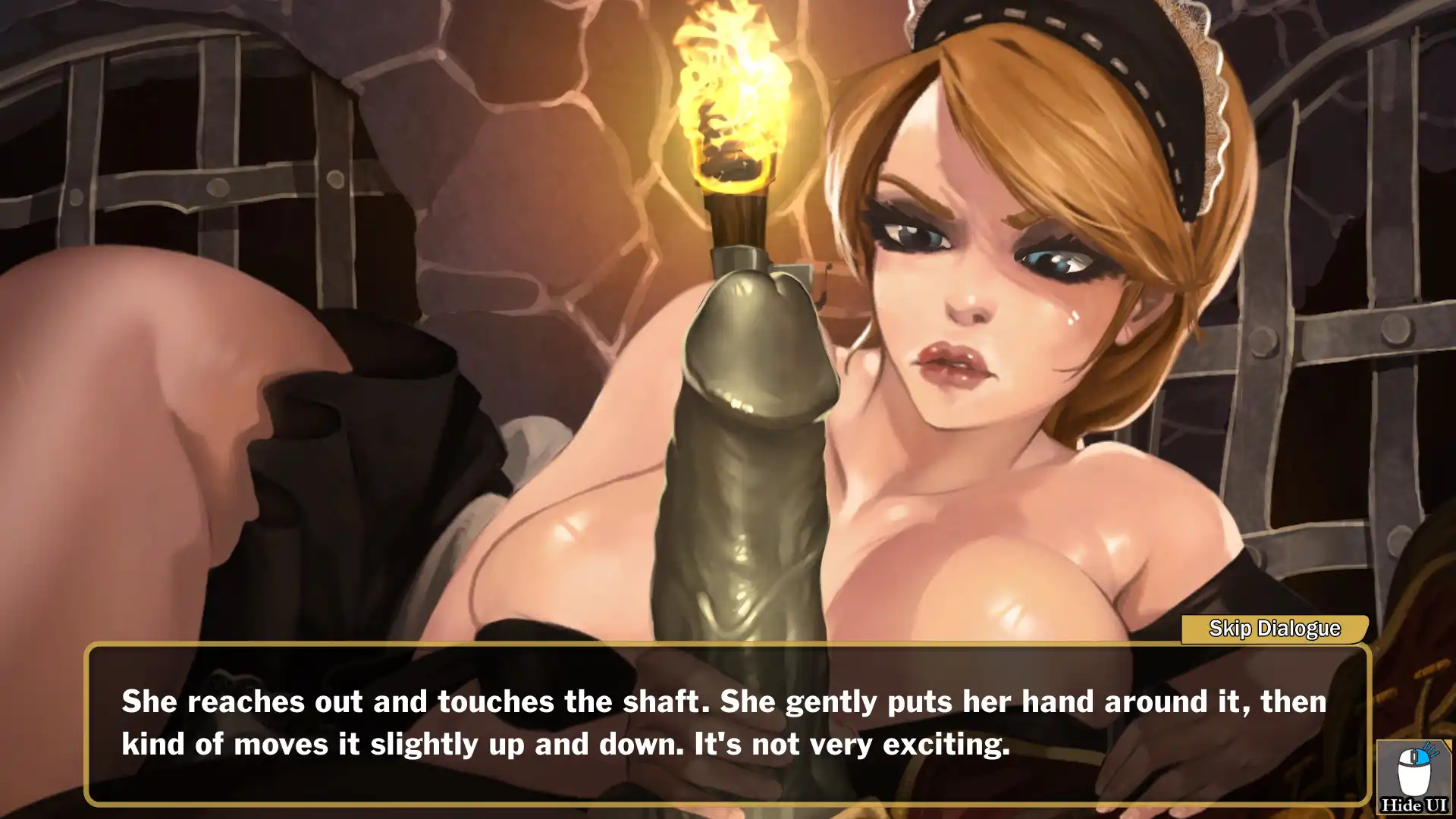Image resolution: width=1456 pixels, height=819 pixels.
Task: Click the Skip Dialogue button
Action: click(x=1274, y=629)
